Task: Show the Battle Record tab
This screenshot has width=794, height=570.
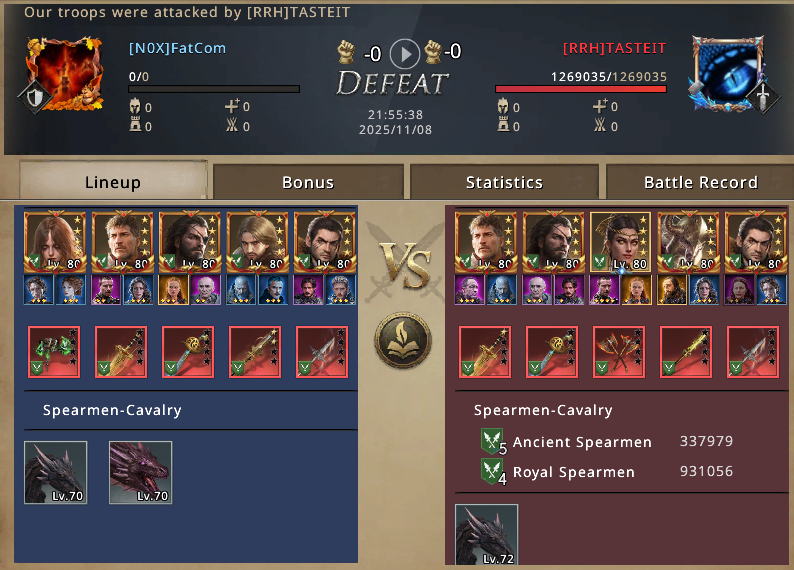Action: 700,182
